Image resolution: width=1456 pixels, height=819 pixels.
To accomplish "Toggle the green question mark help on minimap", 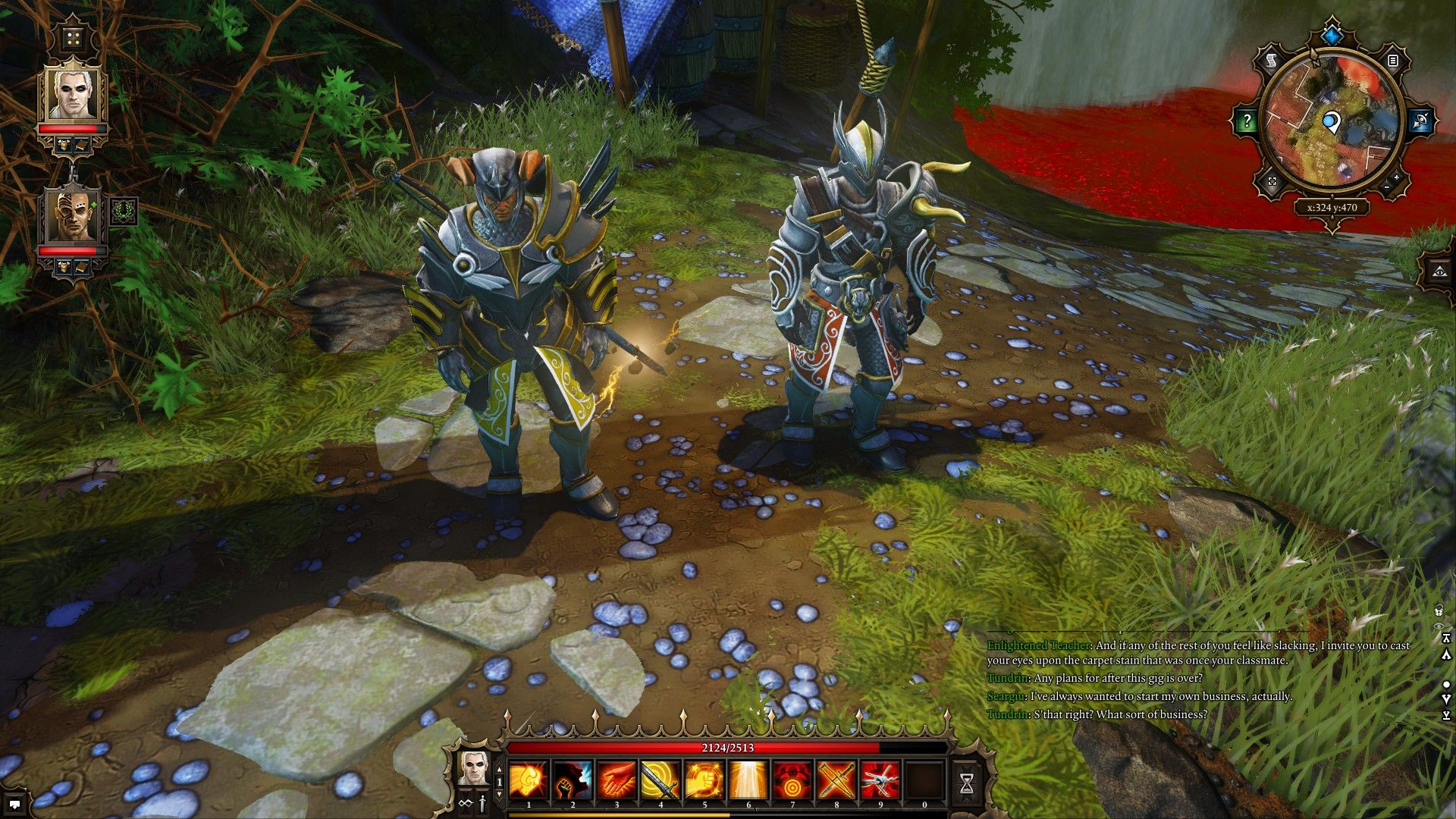I will tap(1247, 120).
